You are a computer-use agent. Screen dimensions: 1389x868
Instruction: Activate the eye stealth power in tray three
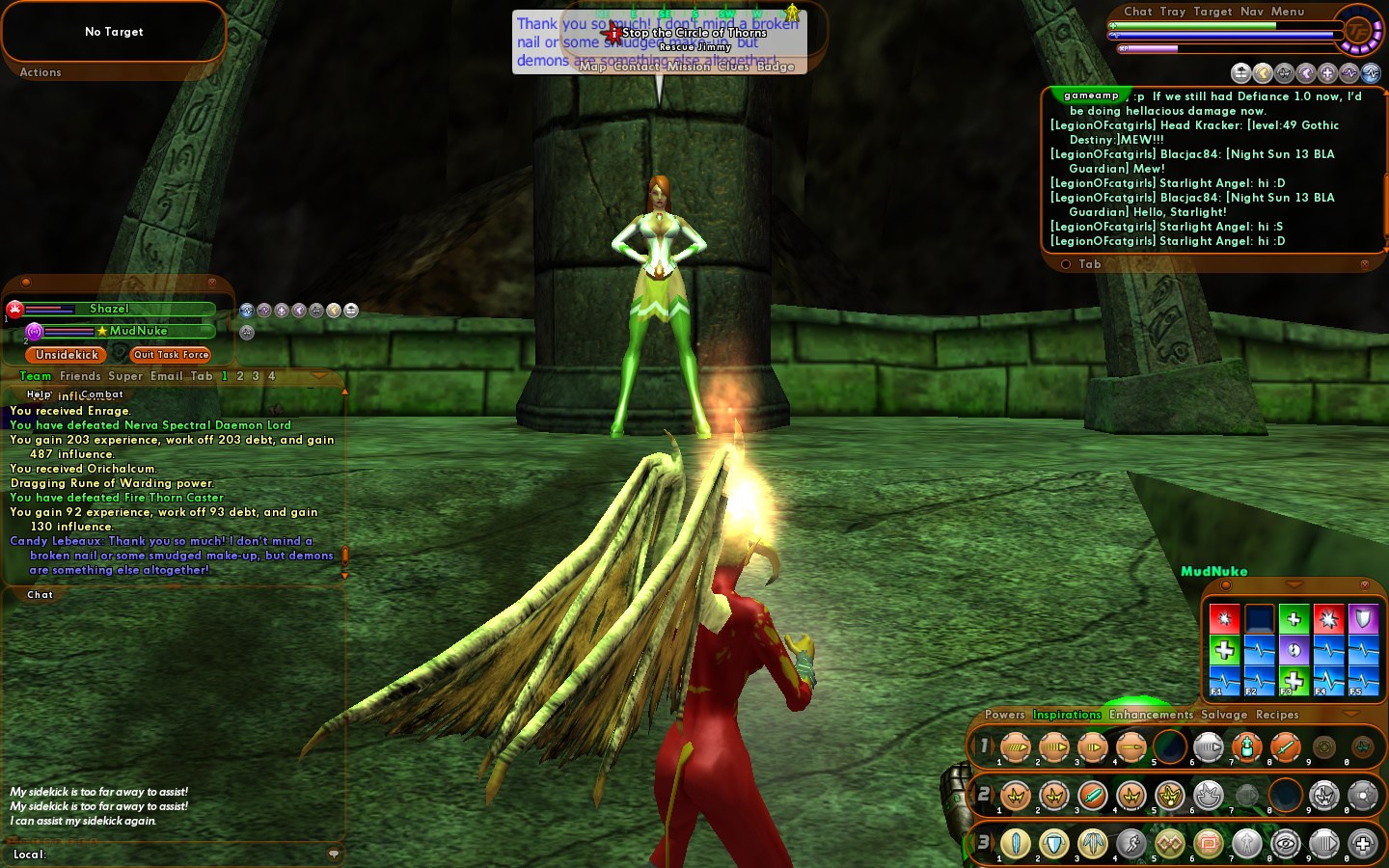1286,844
